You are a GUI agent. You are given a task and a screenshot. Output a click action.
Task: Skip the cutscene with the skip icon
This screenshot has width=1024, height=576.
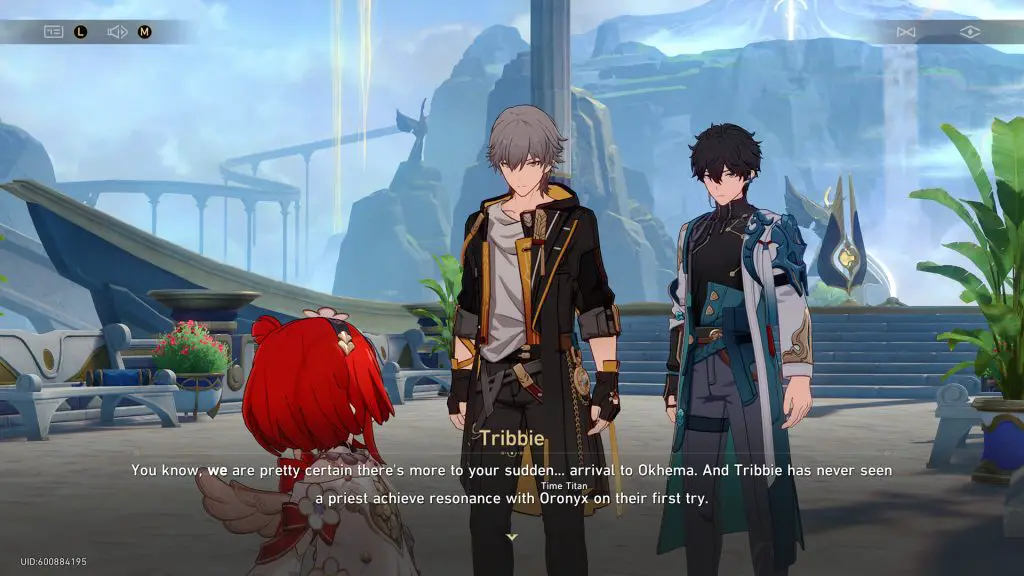click(906, 32)
